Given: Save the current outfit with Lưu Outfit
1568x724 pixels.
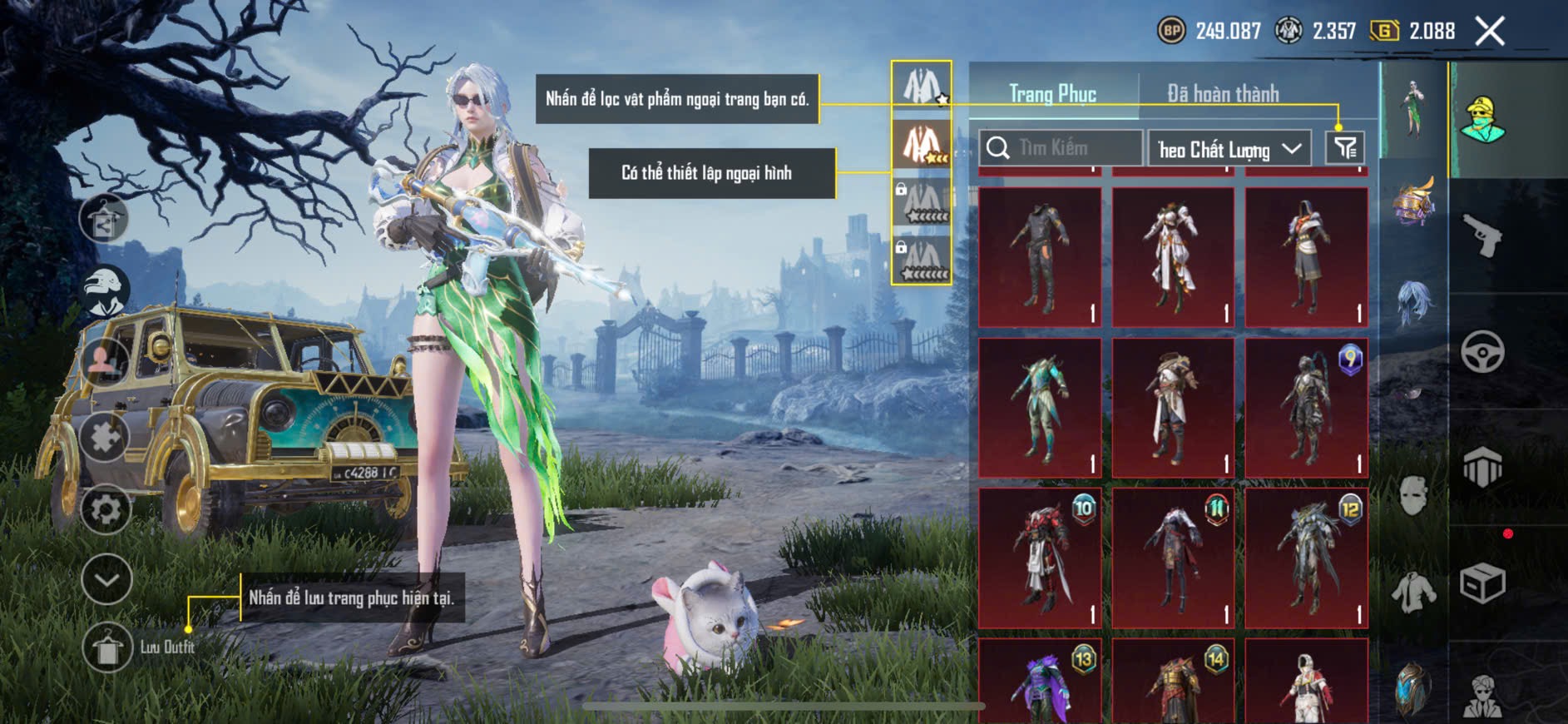Looking at the screenshot, I should (x=107, y=647).
